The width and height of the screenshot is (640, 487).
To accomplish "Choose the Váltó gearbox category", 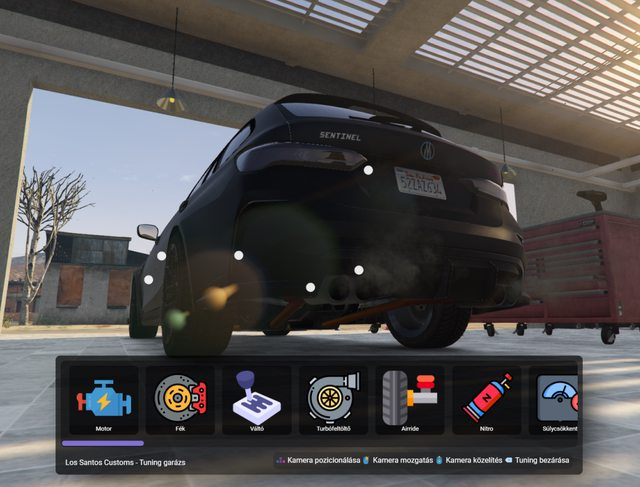I will point(257,400).
